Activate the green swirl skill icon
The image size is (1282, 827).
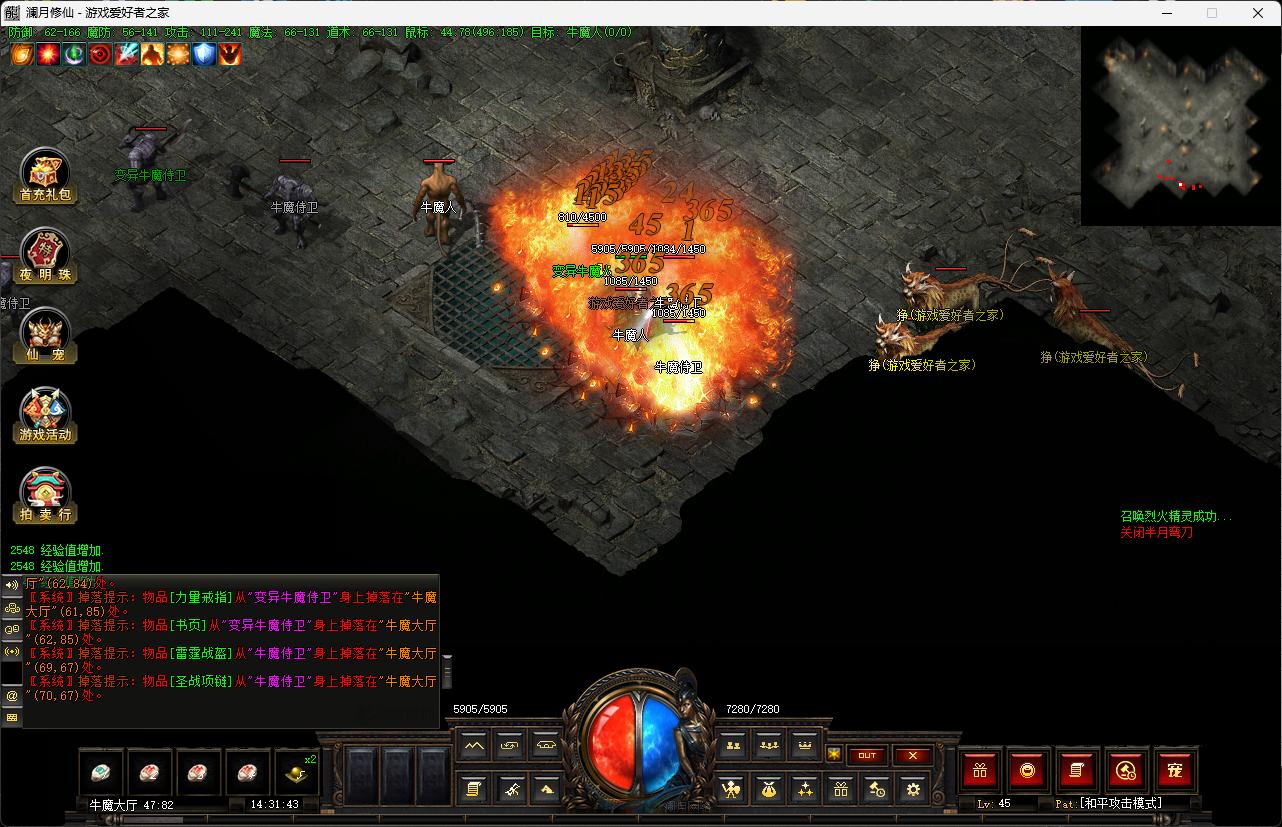(x=74, y=54)
